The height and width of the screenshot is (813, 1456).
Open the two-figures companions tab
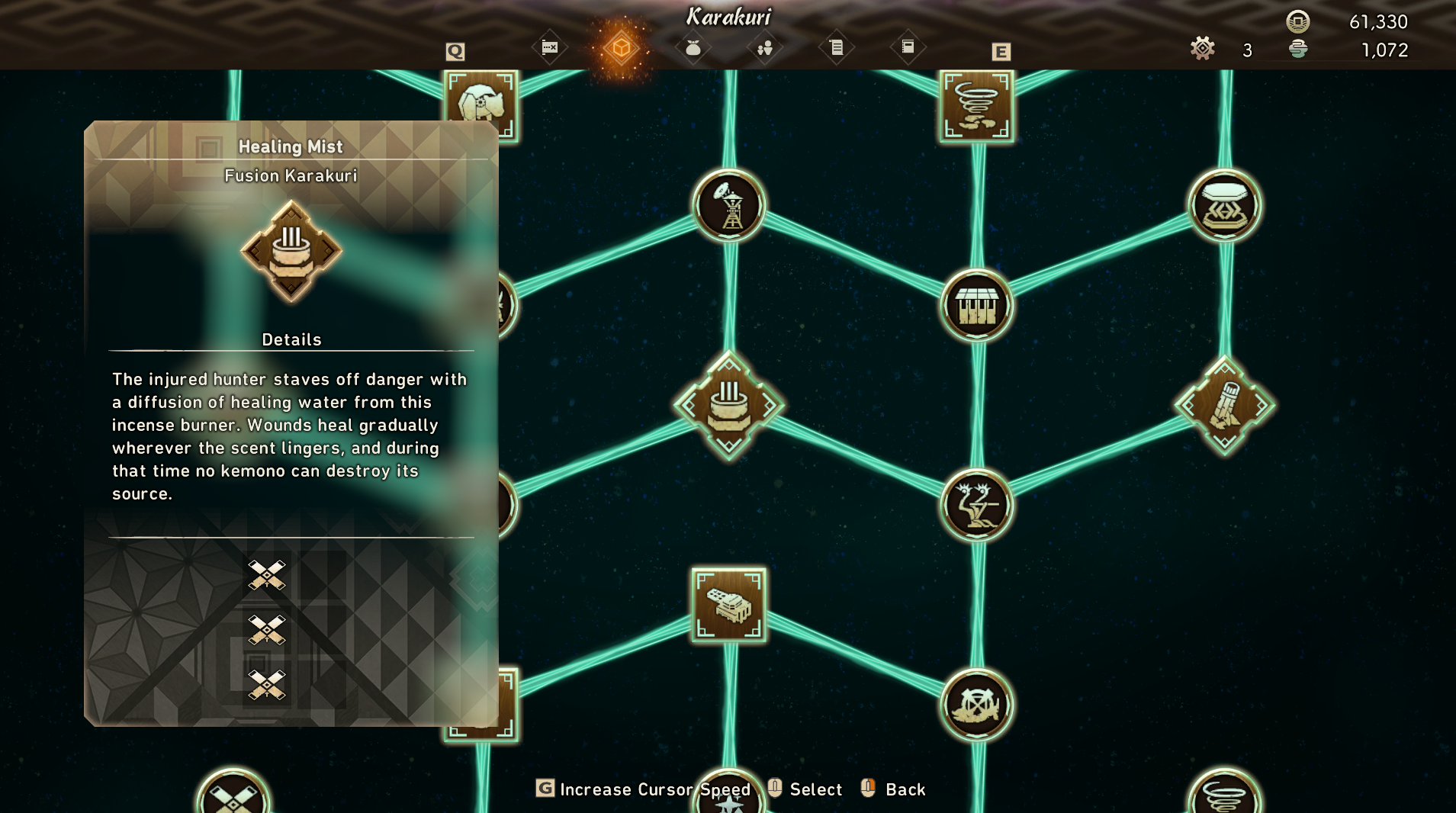[x=764, y=48]
